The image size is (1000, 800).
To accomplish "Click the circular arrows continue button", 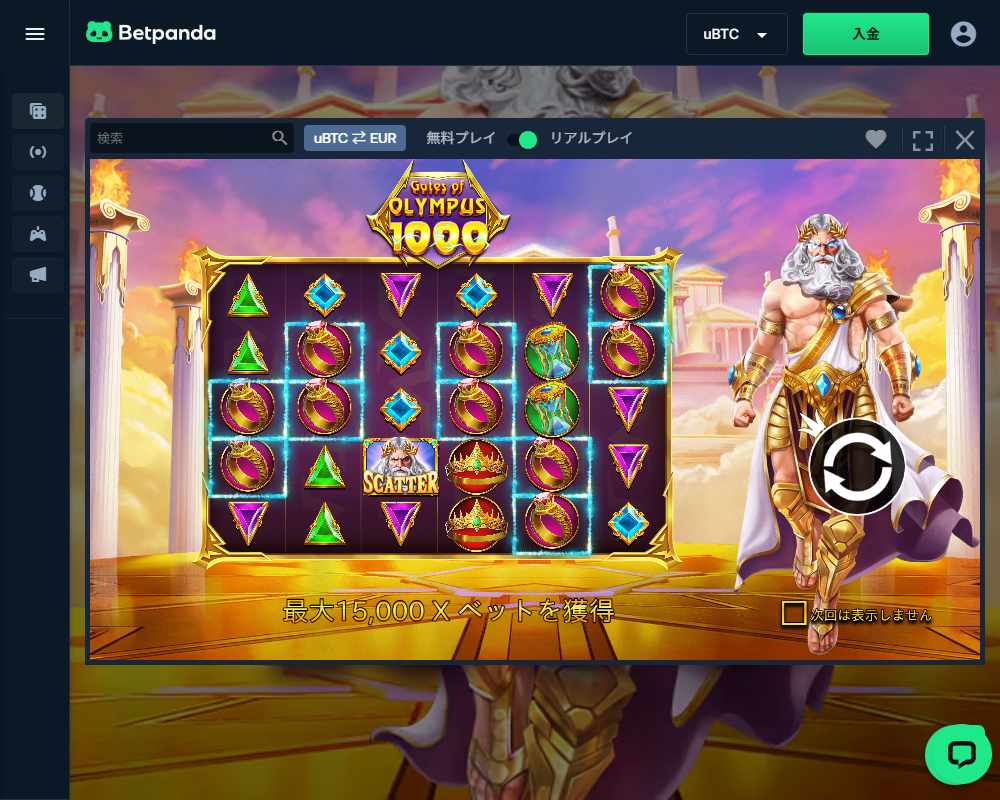I will (x=857, y=466).
